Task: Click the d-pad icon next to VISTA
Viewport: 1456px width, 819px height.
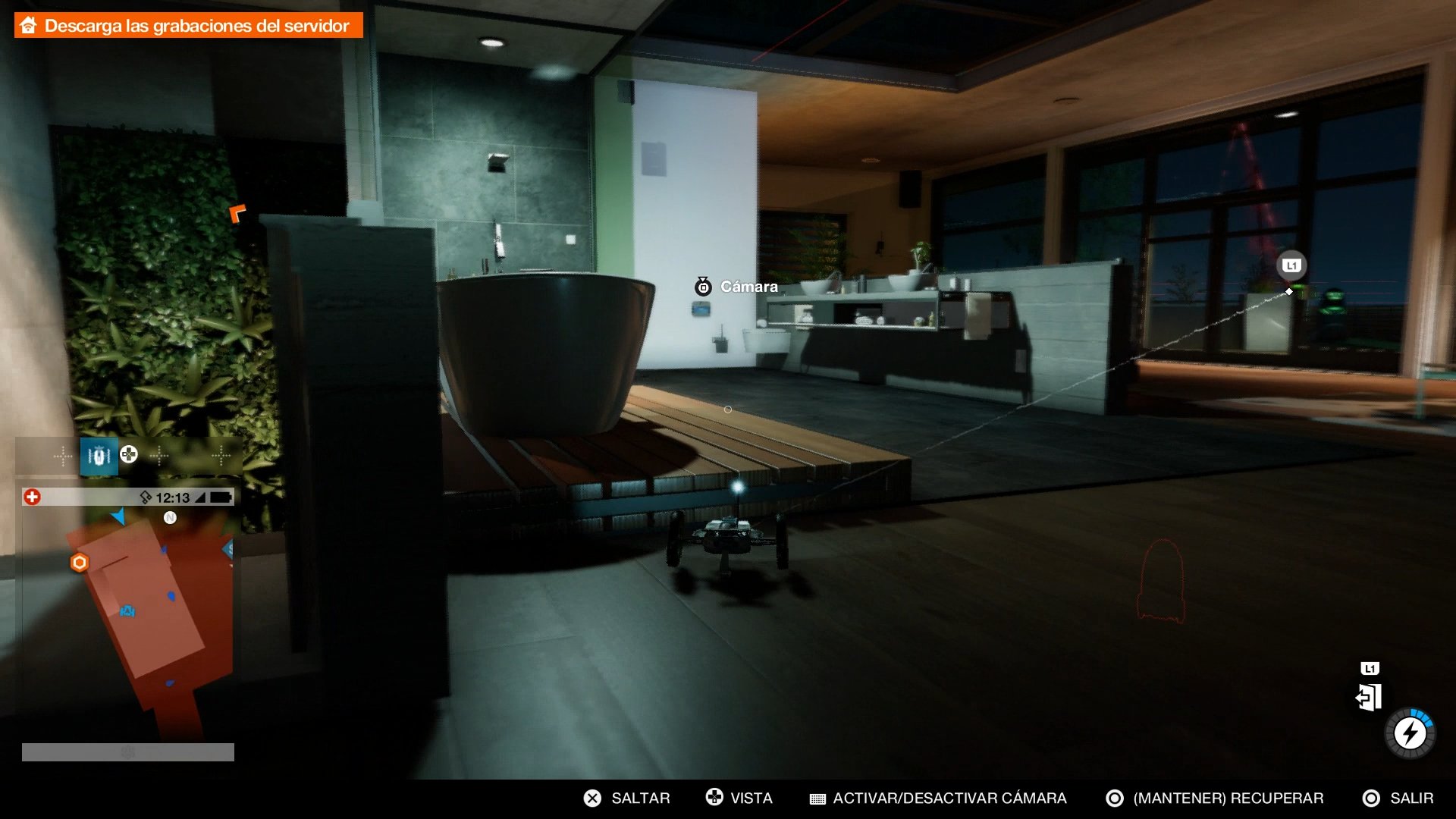Action: [x=714, y=798]
